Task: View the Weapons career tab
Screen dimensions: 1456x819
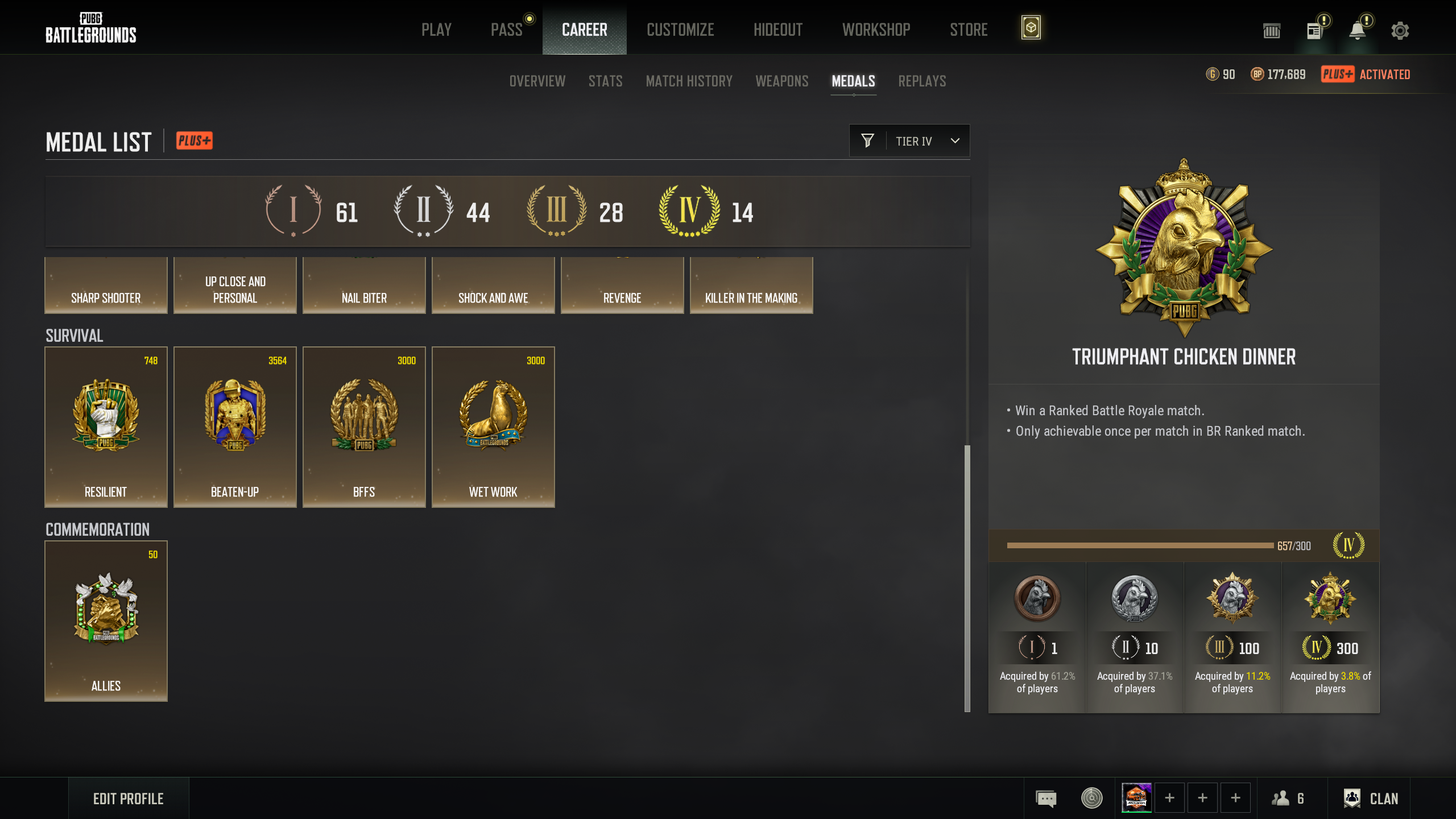Action: pos(781,81)
